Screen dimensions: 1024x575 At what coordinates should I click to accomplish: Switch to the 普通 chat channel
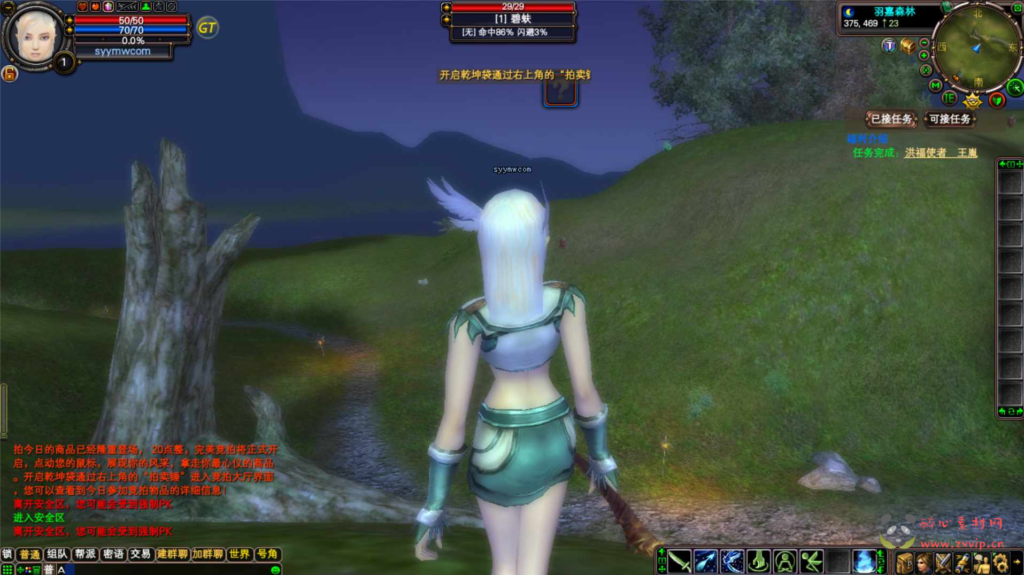30,554
